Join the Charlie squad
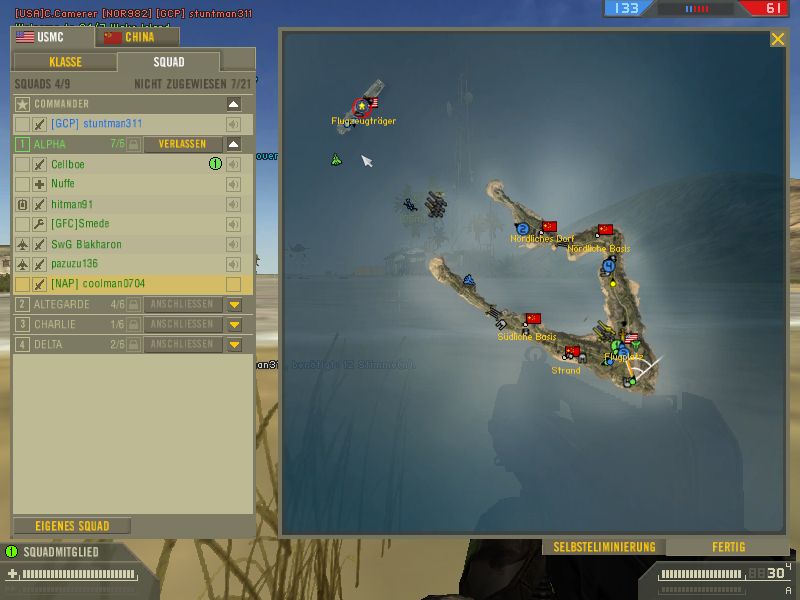Viewport: 800px width, 600px height. (182, 324)
